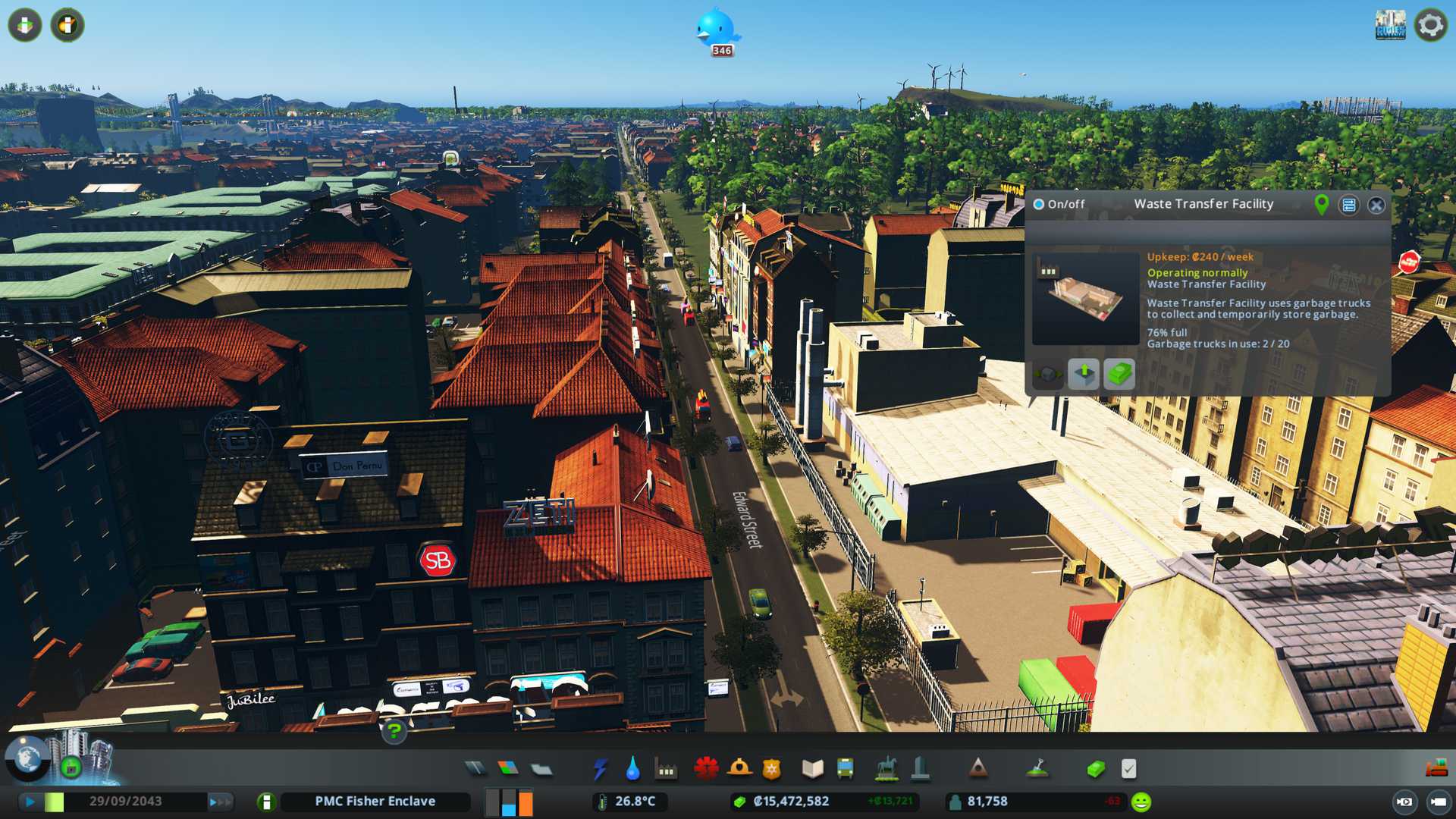Toggle the facility On/off switch
The height and width of the screenshot is (819, 1456).
click(x=1040, y=204)
